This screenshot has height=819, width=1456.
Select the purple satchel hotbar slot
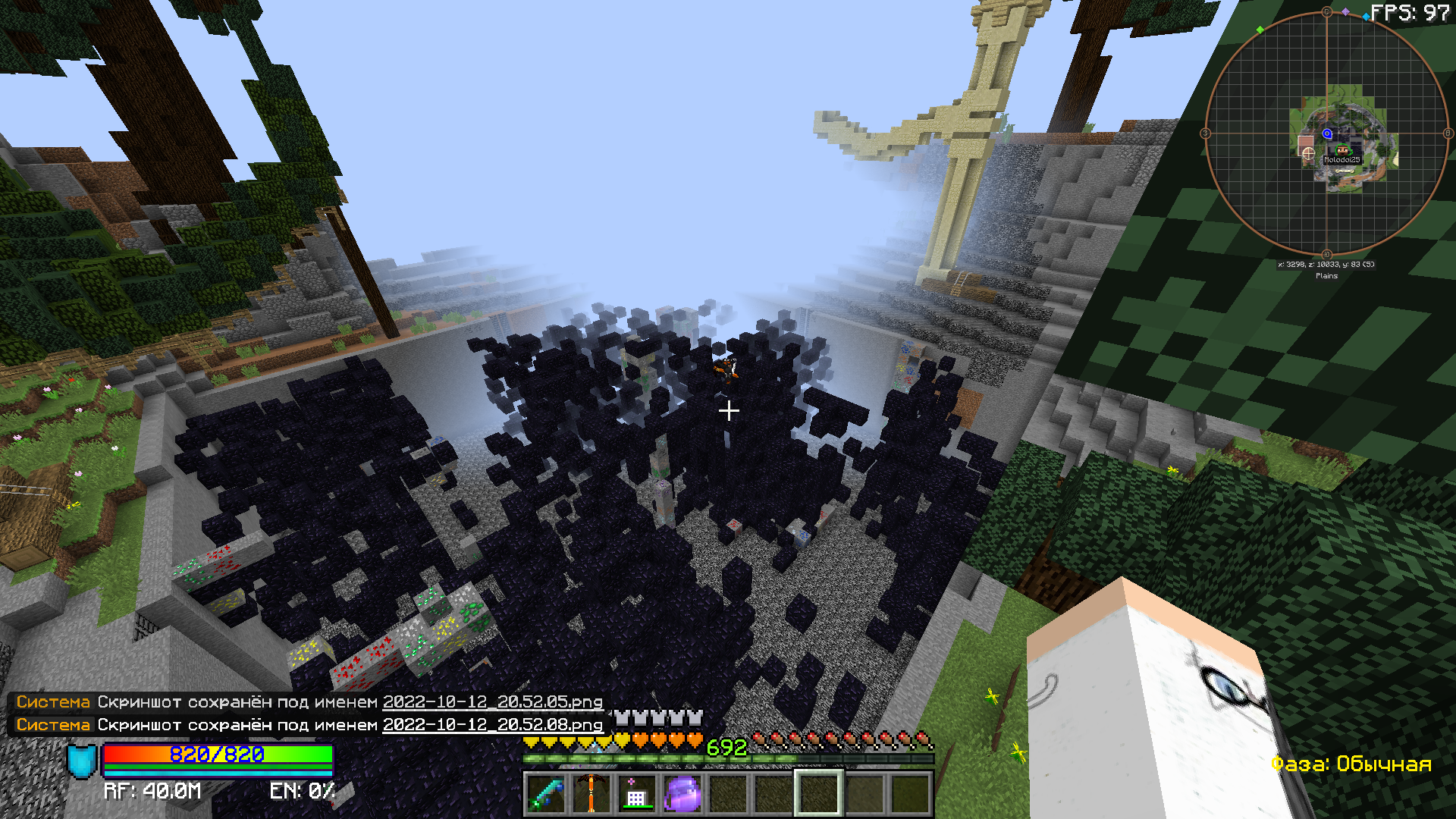pos(682,793)
